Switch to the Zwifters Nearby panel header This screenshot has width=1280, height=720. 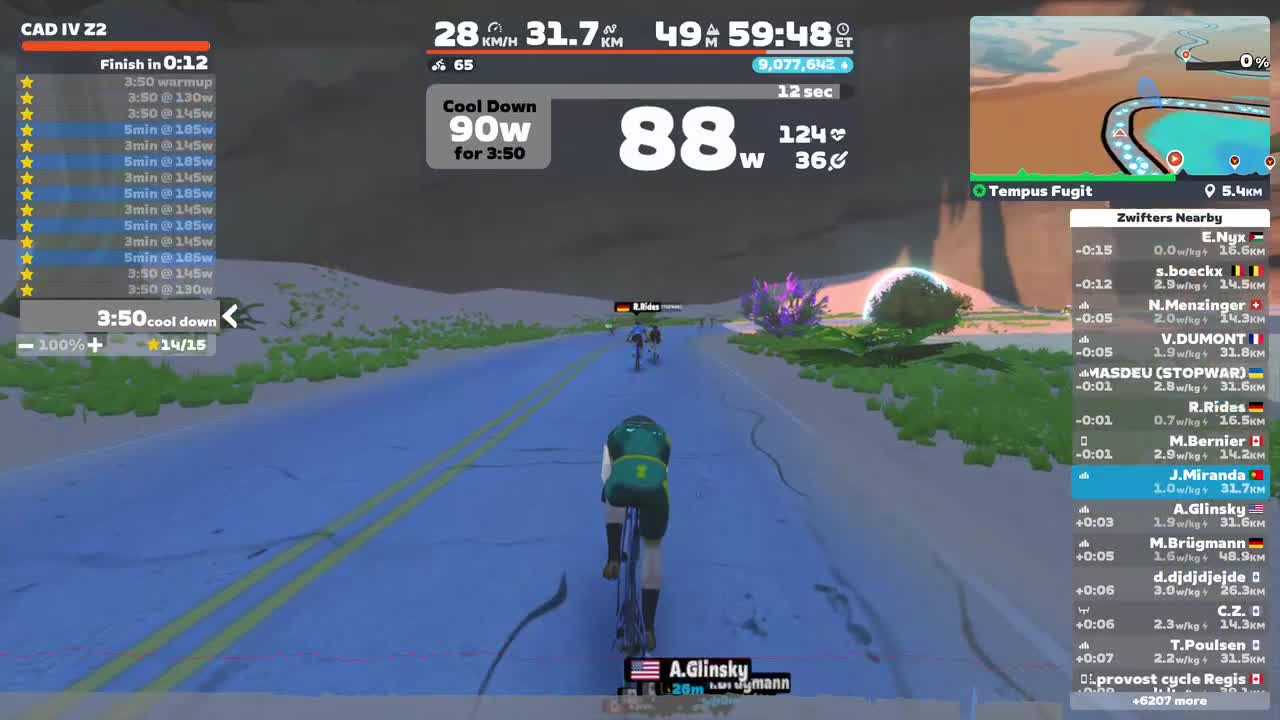coord(1169,217)
